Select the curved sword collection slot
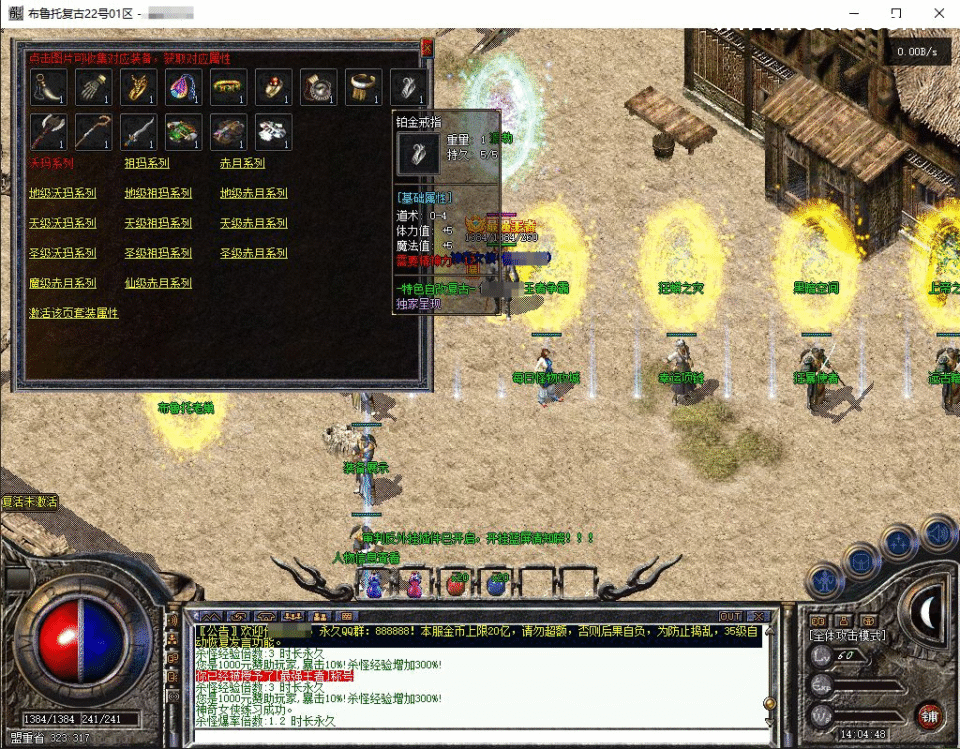This screenshot has height=749, width=960. 138,131
